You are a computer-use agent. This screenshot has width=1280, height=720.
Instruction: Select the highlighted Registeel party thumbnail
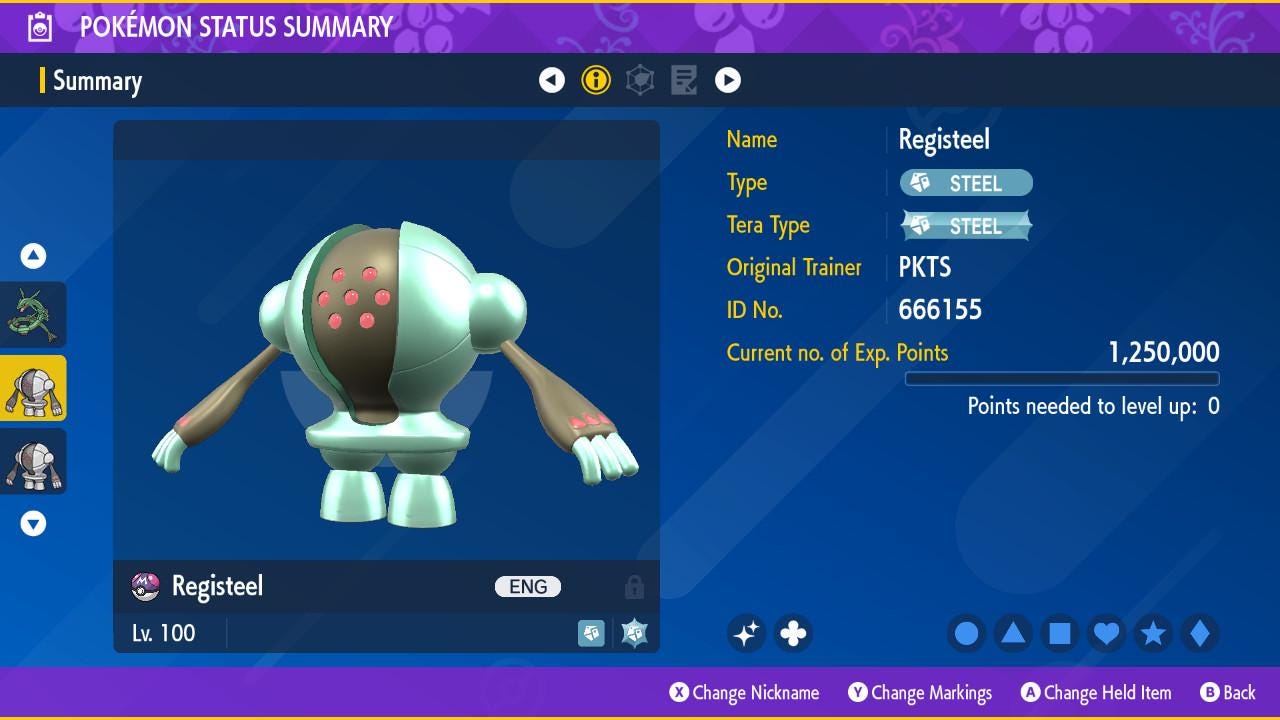[x=33, y=388]
